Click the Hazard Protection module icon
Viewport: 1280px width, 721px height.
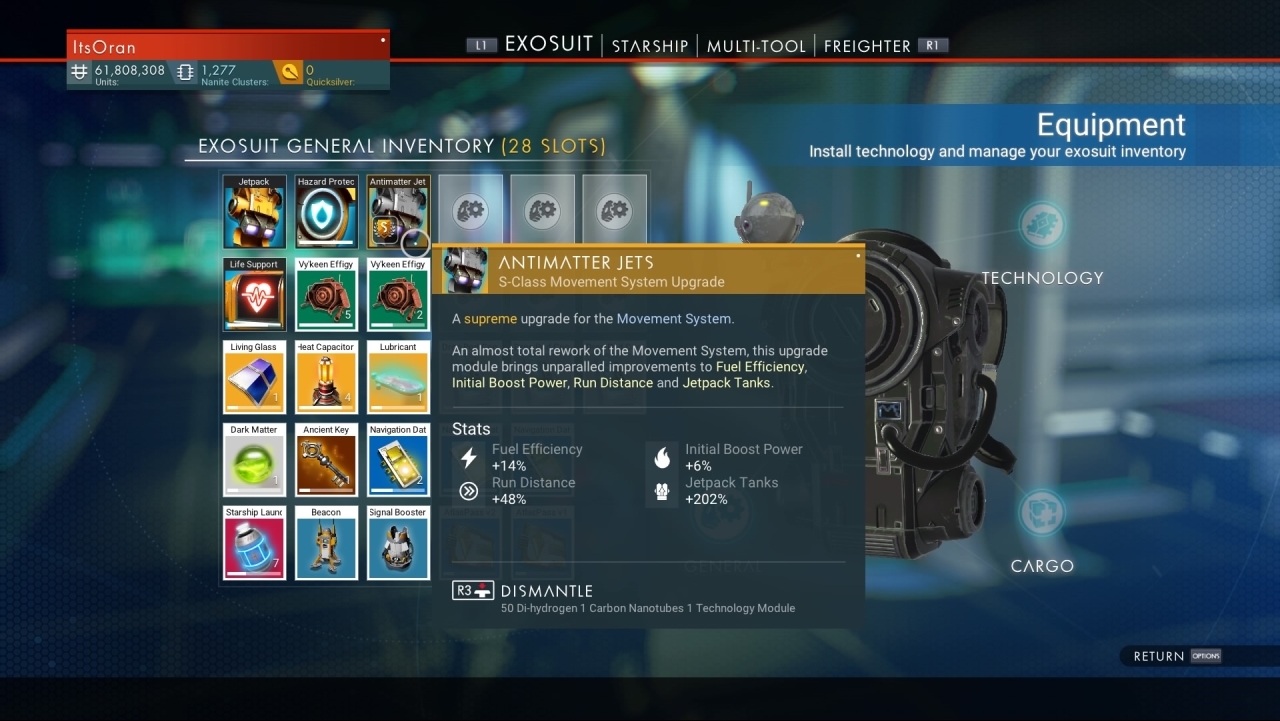click(326, 211)
